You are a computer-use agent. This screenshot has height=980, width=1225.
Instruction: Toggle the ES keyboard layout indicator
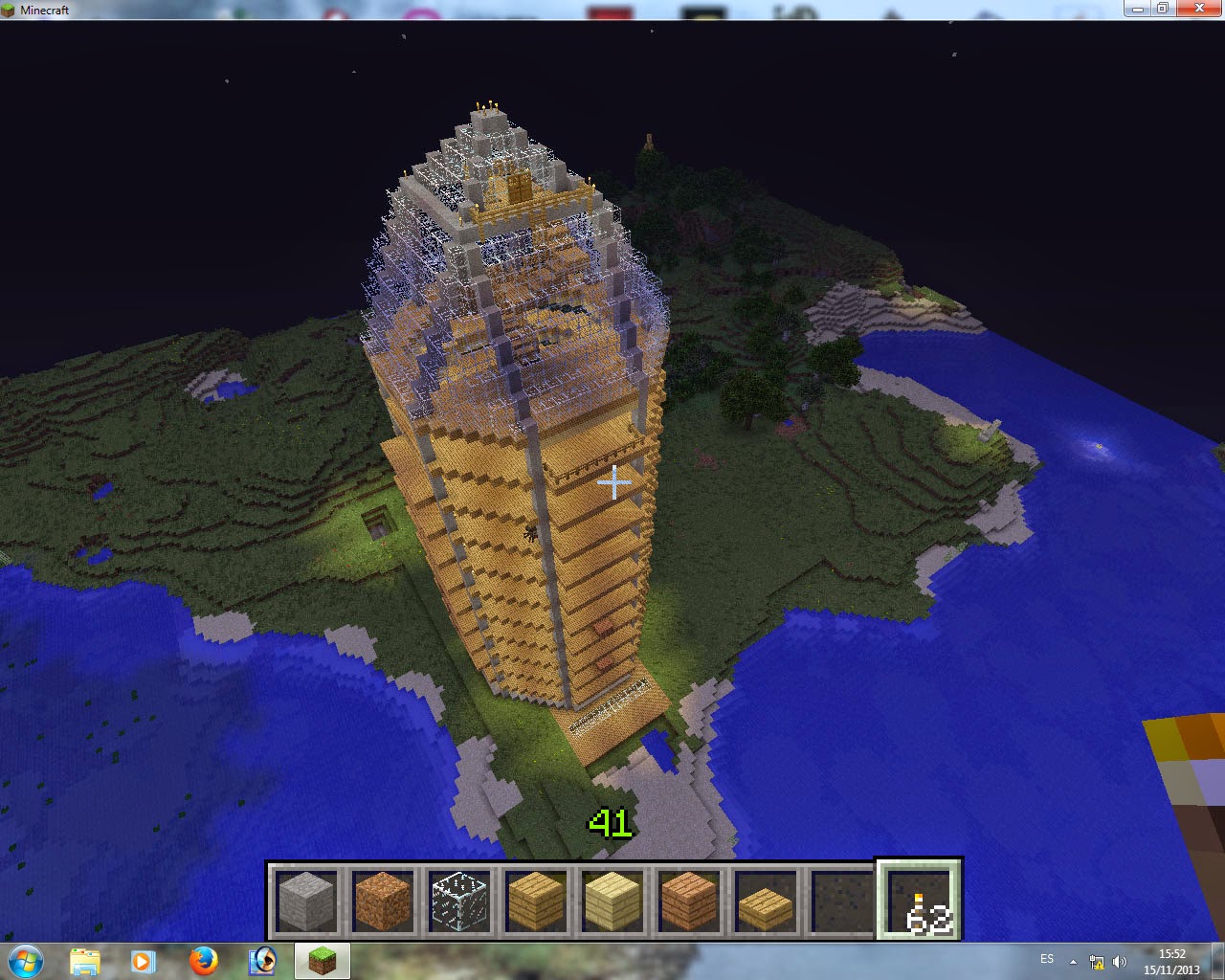tap(1047, 961)
